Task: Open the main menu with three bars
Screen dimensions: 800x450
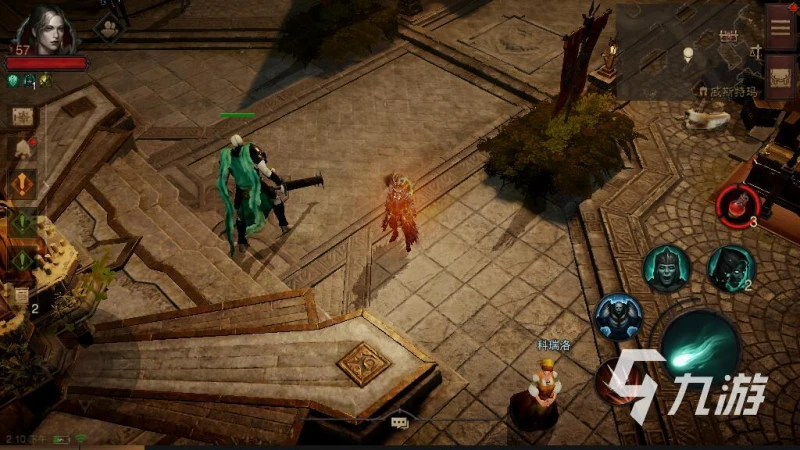Action: pyautogui.click(x=781, y=27)
